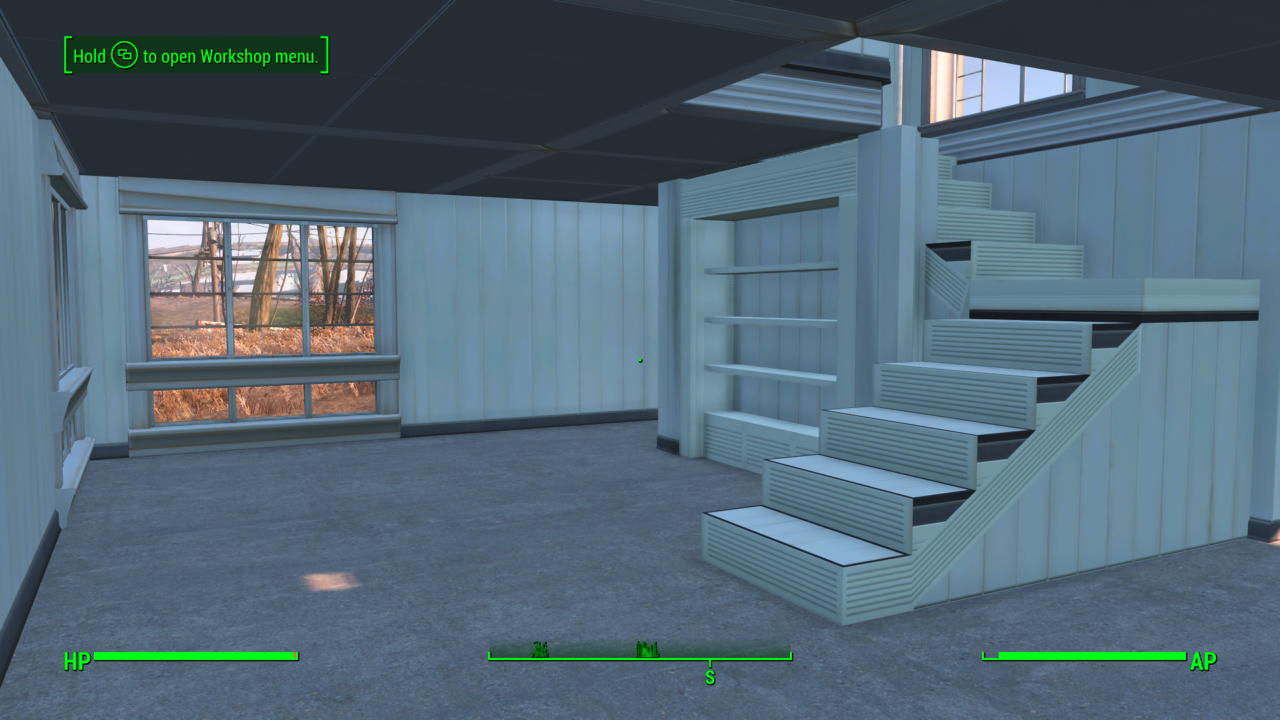Click the S direction marker on compass
The height and width of the screenshot is (720, 1280).
point(710,676)
